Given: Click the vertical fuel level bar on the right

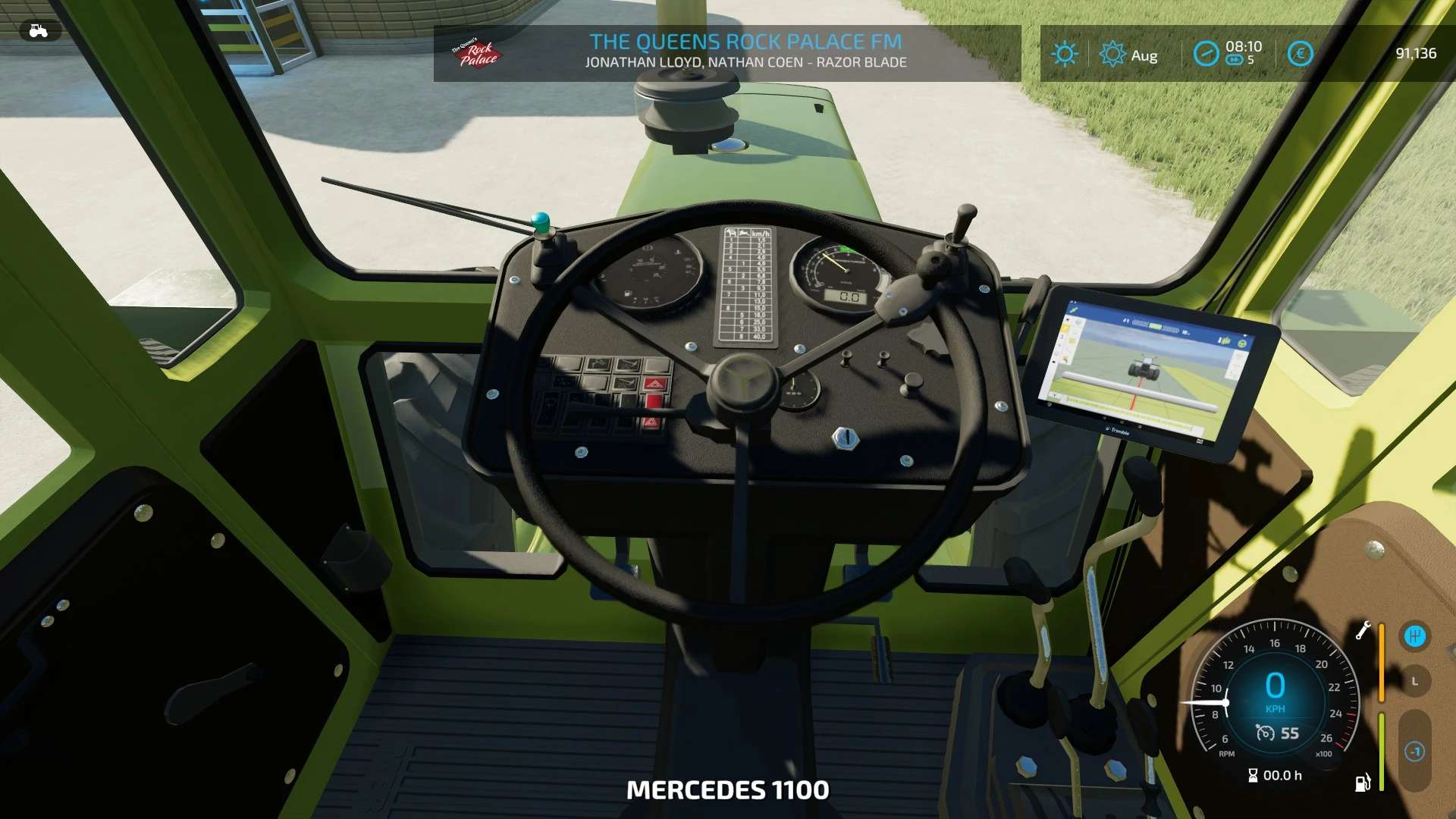Looking at the screenshot, I should 1381,751.
